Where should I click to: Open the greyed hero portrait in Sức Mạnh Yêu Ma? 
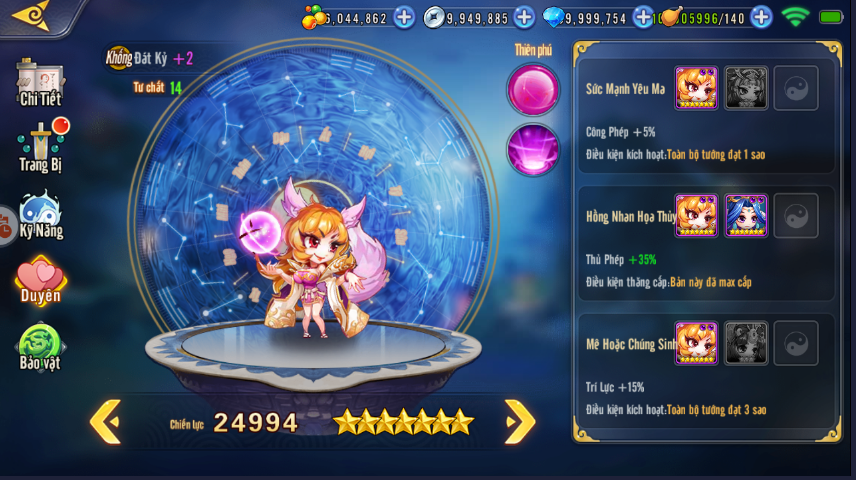coord(746,88)
